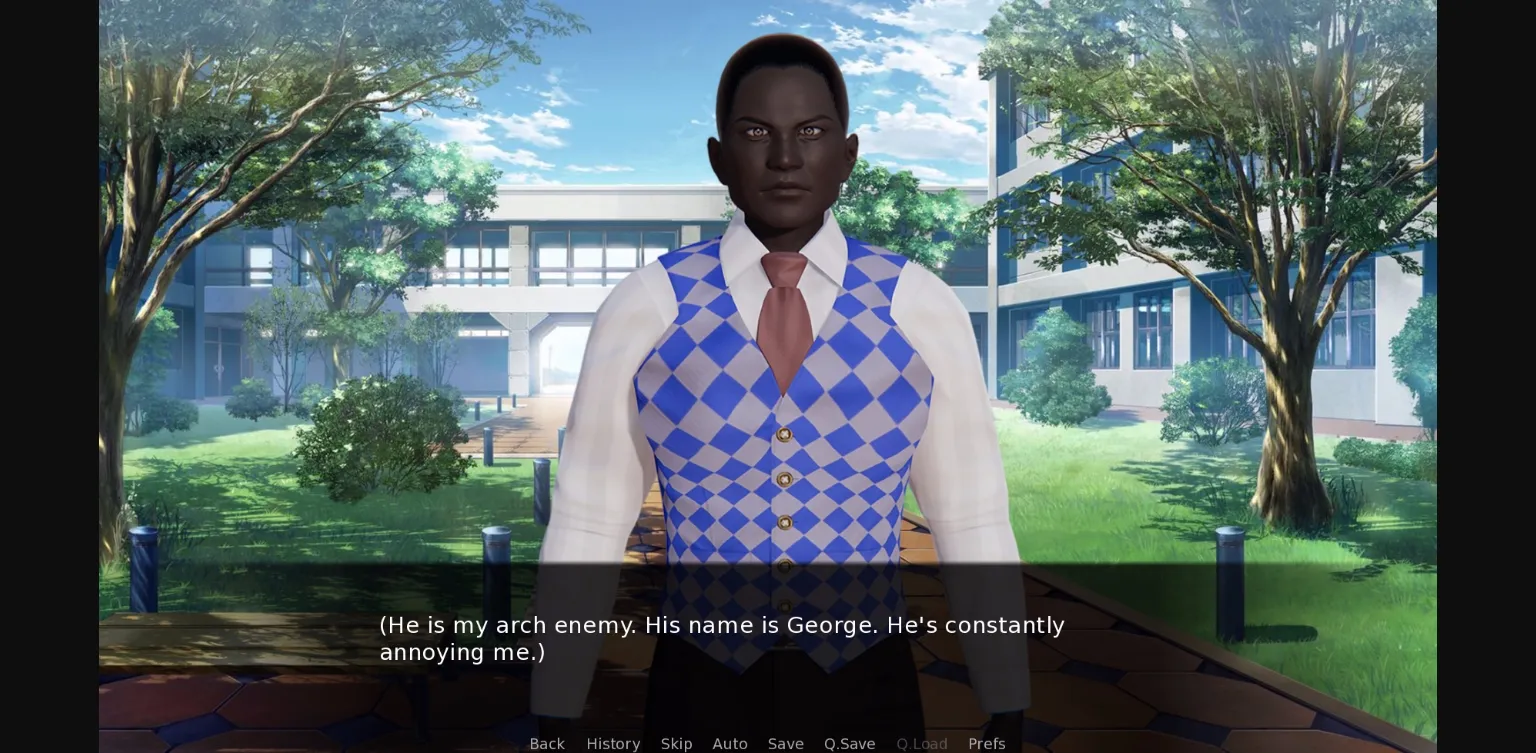1536x753 pixels.
Task: Click History to review past conversations
Action: click(x=613, y=744)
